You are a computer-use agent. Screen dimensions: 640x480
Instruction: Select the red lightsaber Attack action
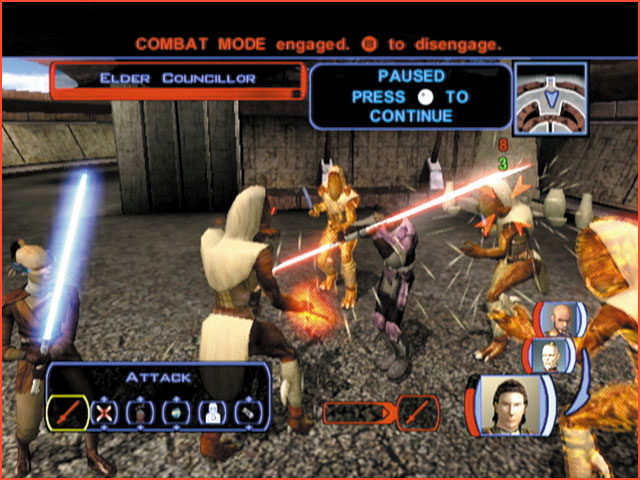66,411
